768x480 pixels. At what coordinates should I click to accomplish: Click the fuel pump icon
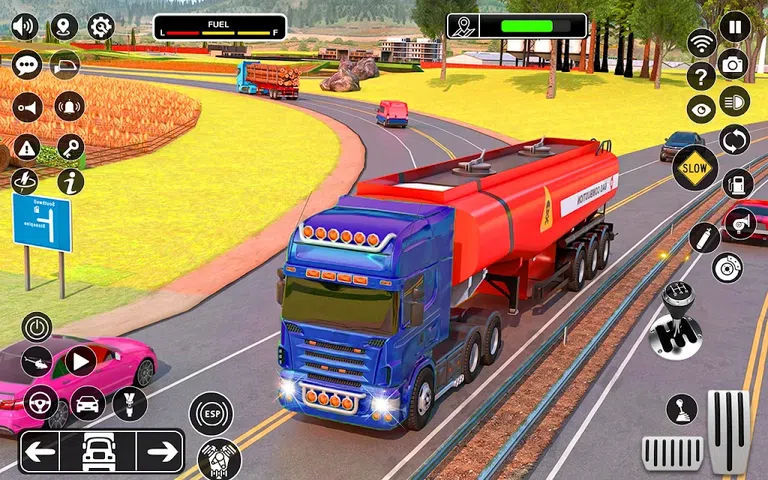737,183
